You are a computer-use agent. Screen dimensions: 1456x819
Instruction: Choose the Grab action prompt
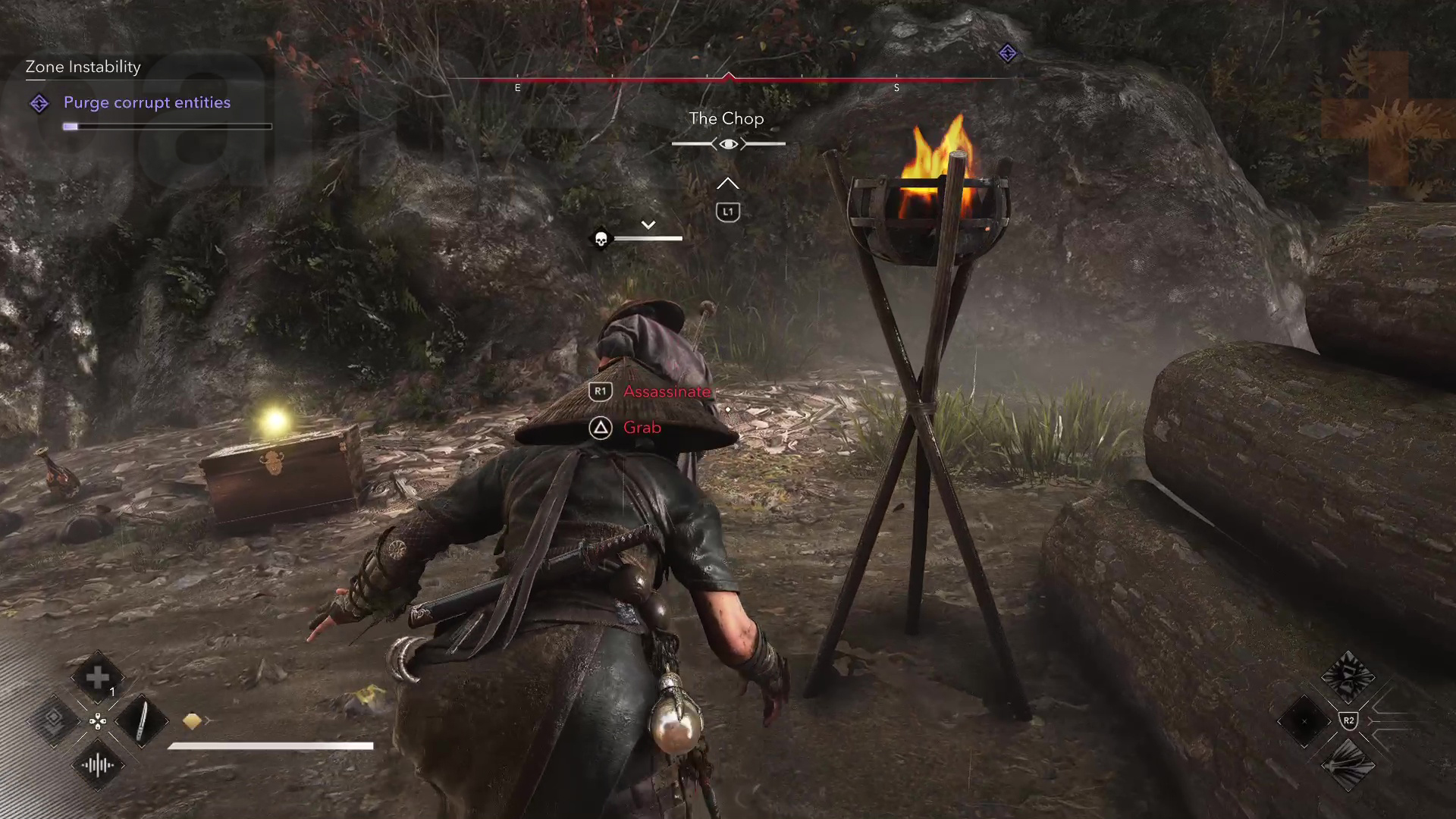641,428
